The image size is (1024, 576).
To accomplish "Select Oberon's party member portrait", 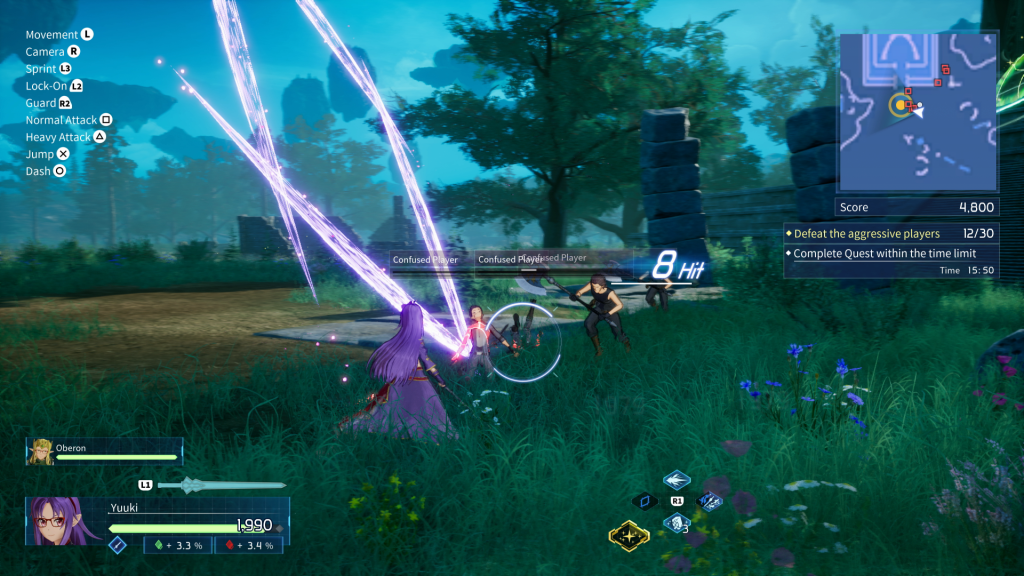I will click(41, 451).
